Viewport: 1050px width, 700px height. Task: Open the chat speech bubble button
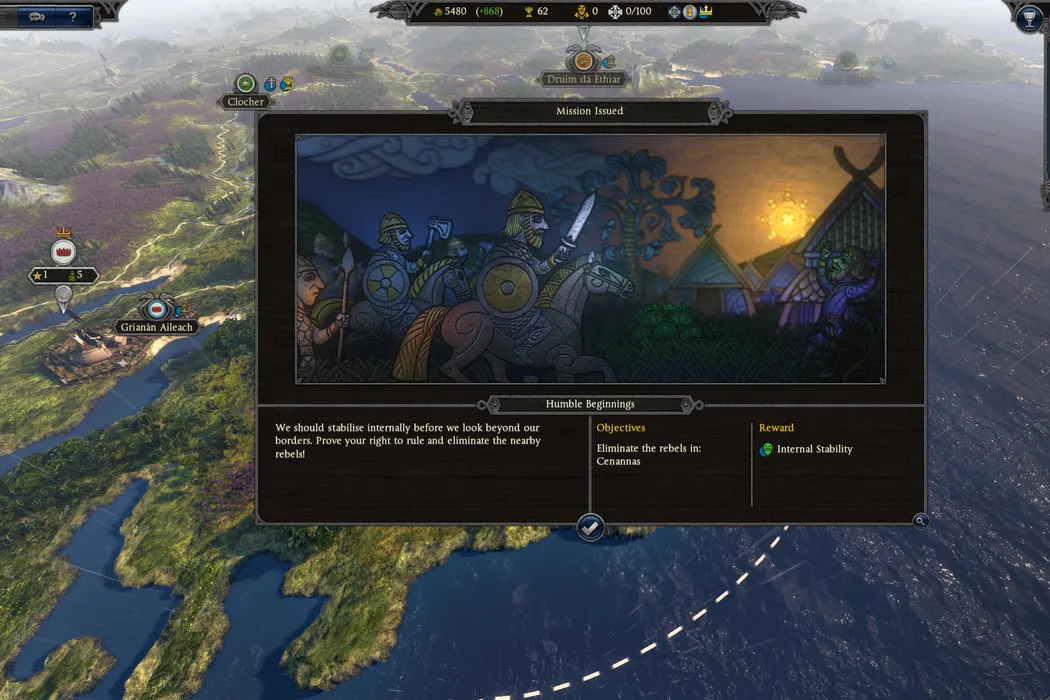click(37, 17)
